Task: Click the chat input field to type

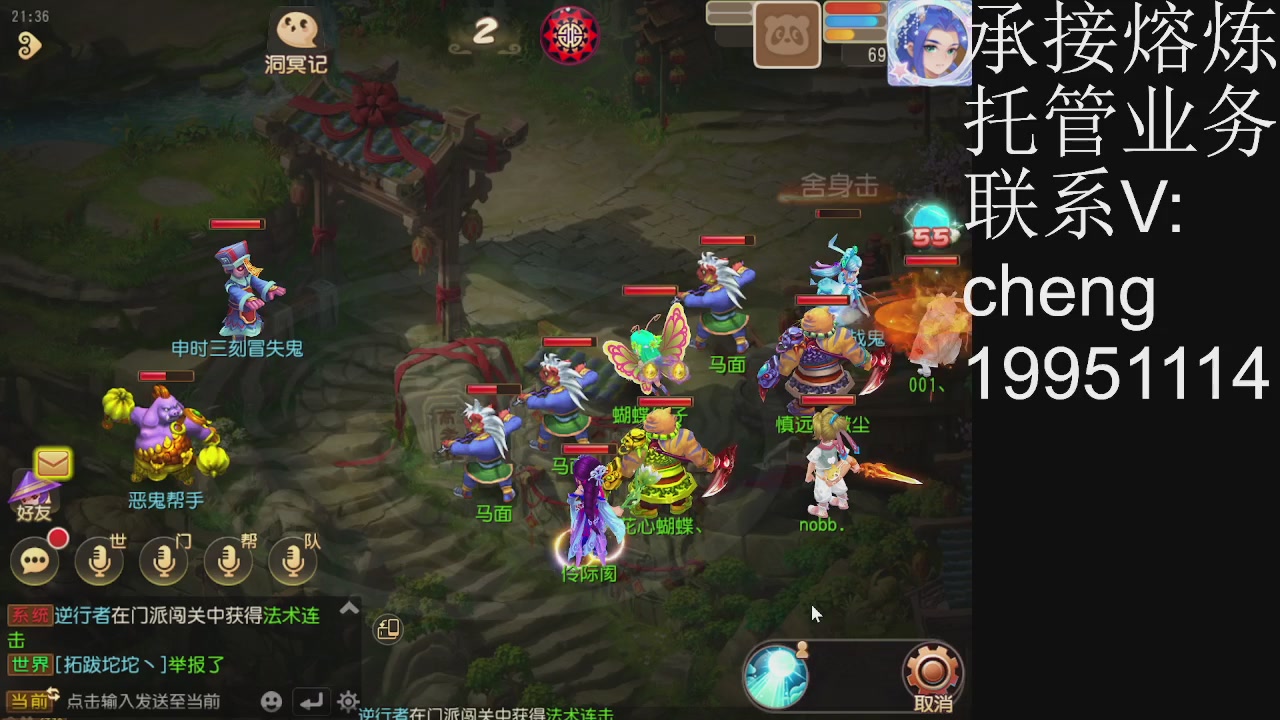Action: 150,701
